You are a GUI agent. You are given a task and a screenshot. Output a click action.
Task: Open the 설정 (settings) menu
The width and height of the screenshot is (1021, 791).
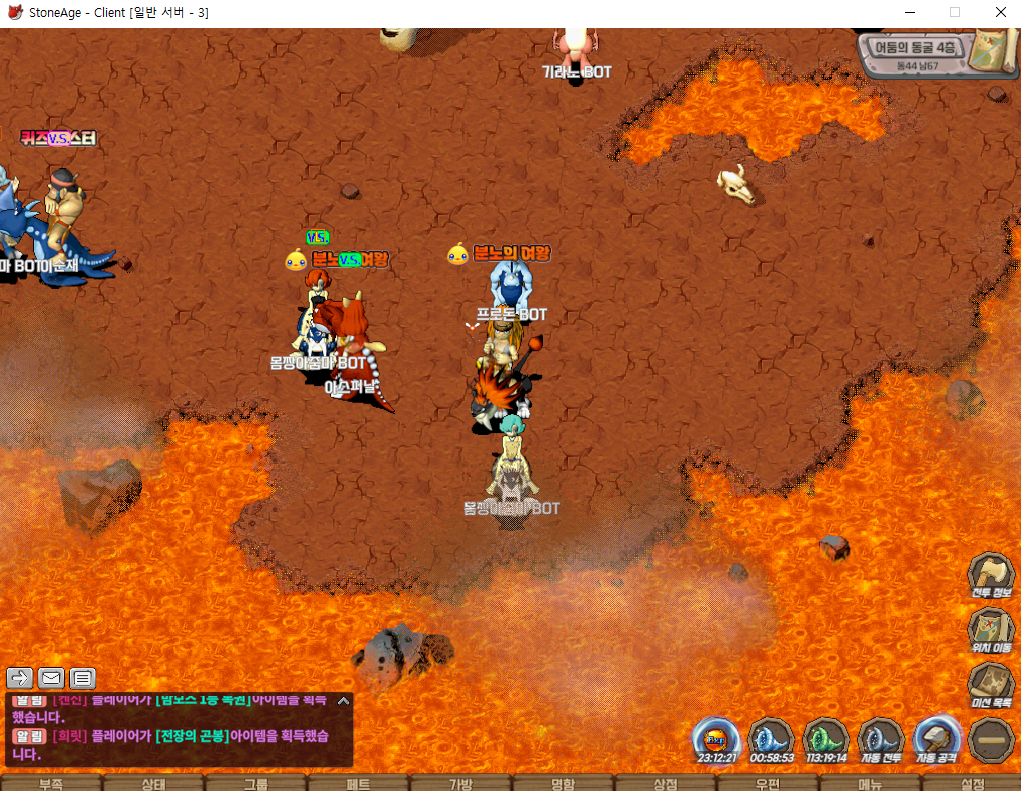[971, 784]
